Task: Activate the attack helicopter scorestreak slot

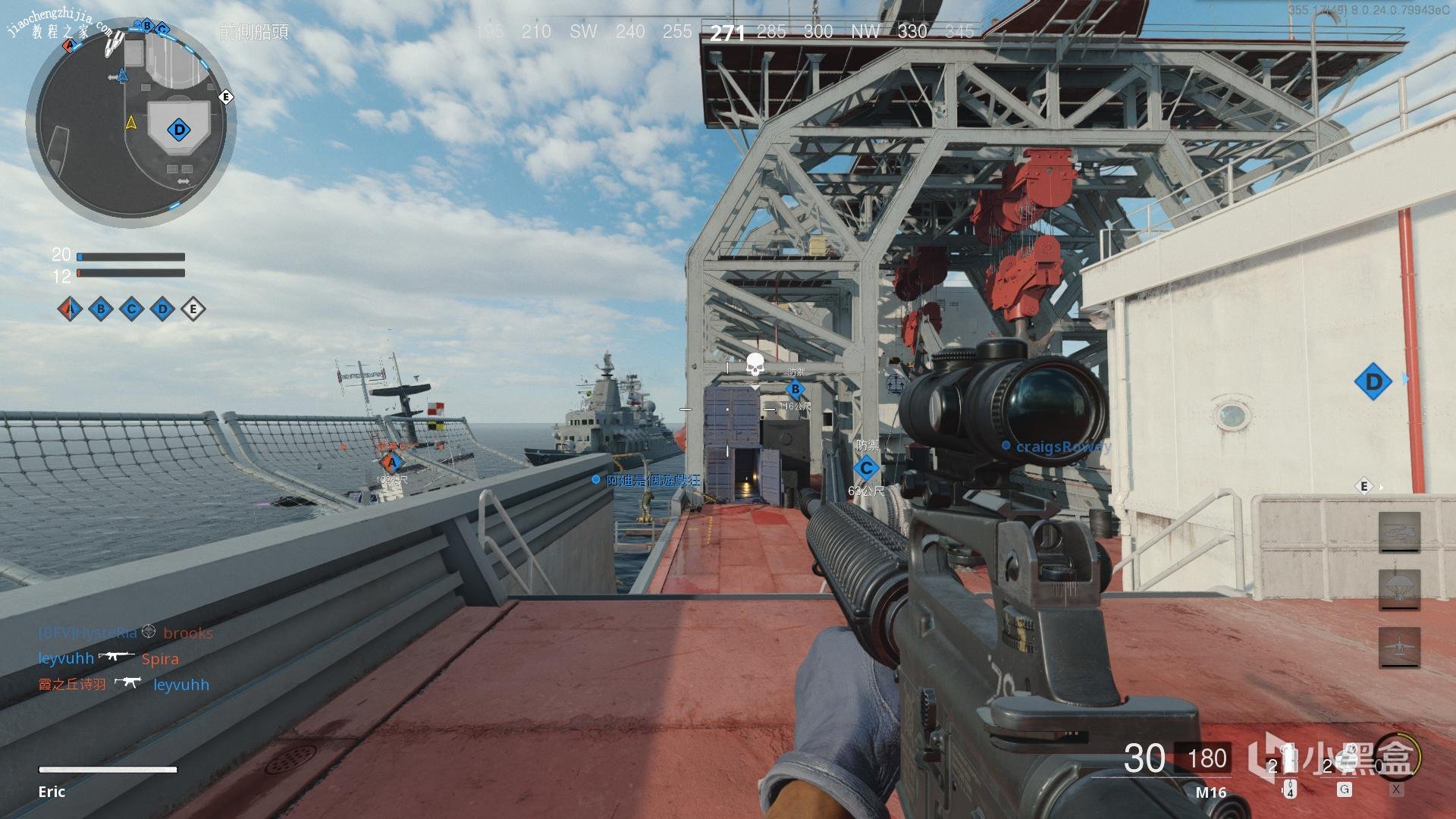Action: 1399,532
